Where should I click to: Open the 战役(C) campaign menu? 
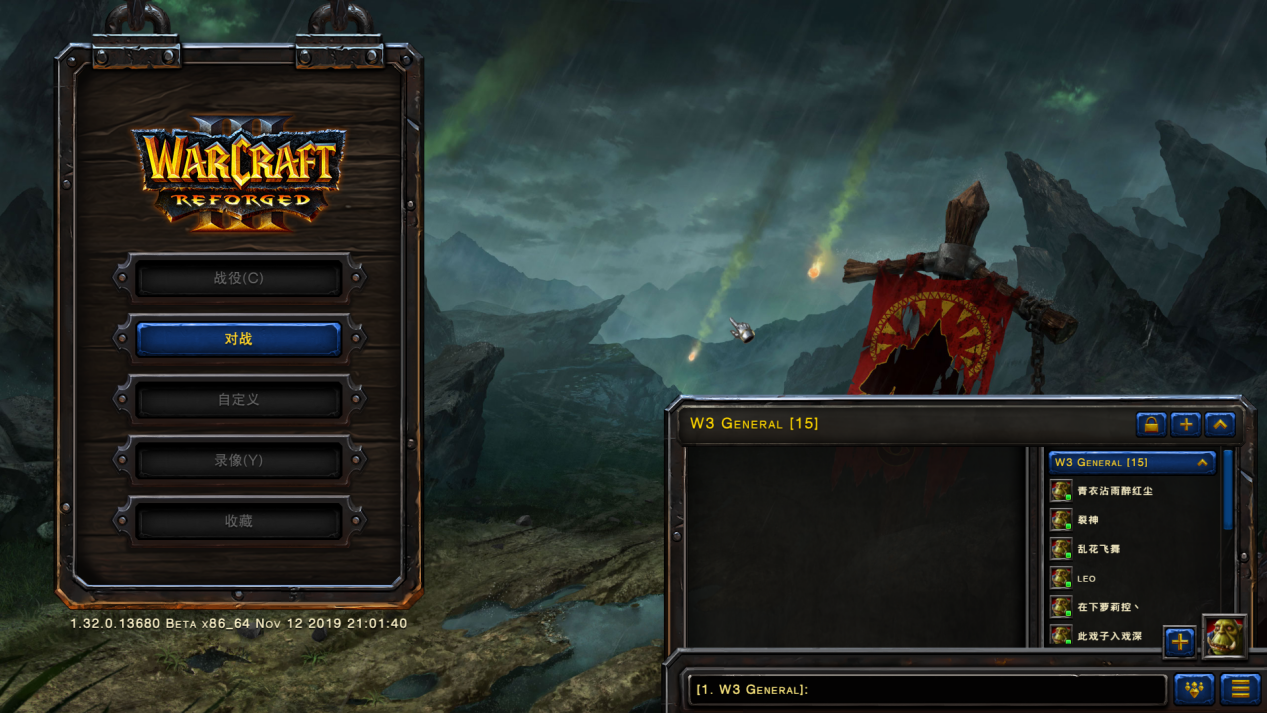(x=238, y=279)
